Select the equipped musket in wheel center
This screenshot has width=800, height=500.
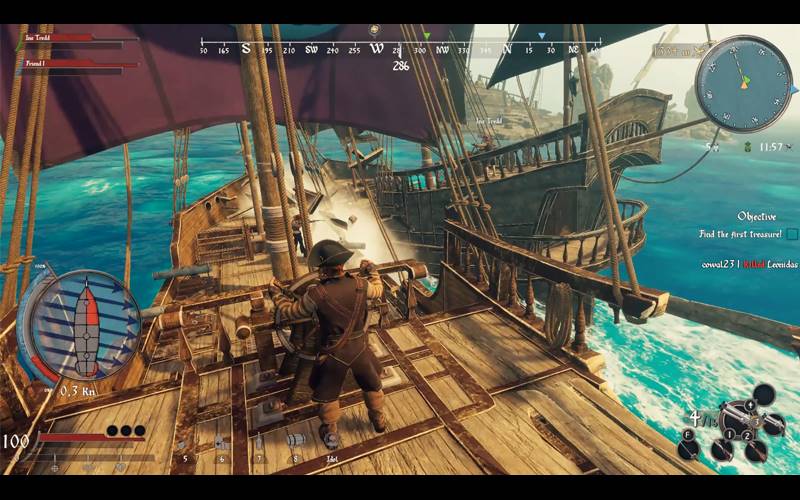739,412
